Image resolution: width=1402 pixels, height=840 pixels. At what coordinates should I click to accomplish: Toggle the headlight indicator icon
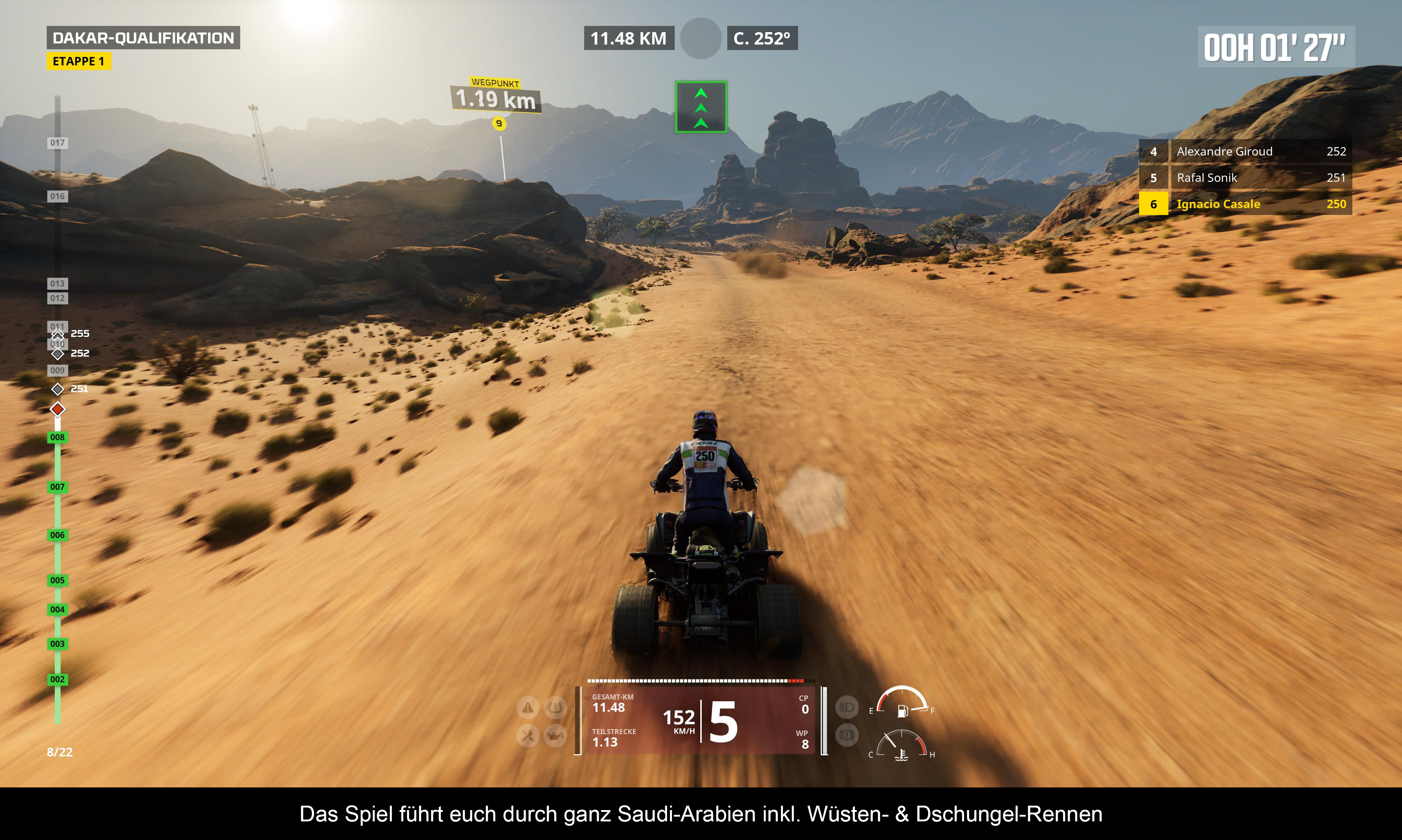tap(847, 707)
